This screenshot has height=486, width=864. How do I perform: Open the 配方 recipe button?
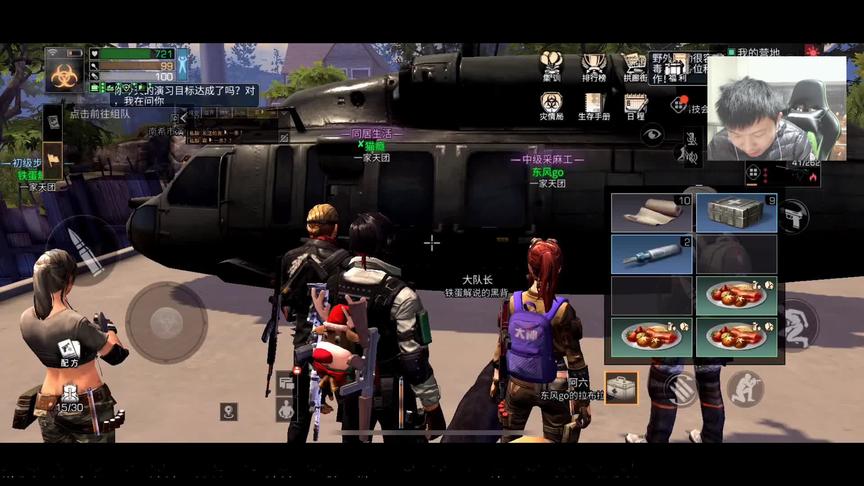pos(68,352)
